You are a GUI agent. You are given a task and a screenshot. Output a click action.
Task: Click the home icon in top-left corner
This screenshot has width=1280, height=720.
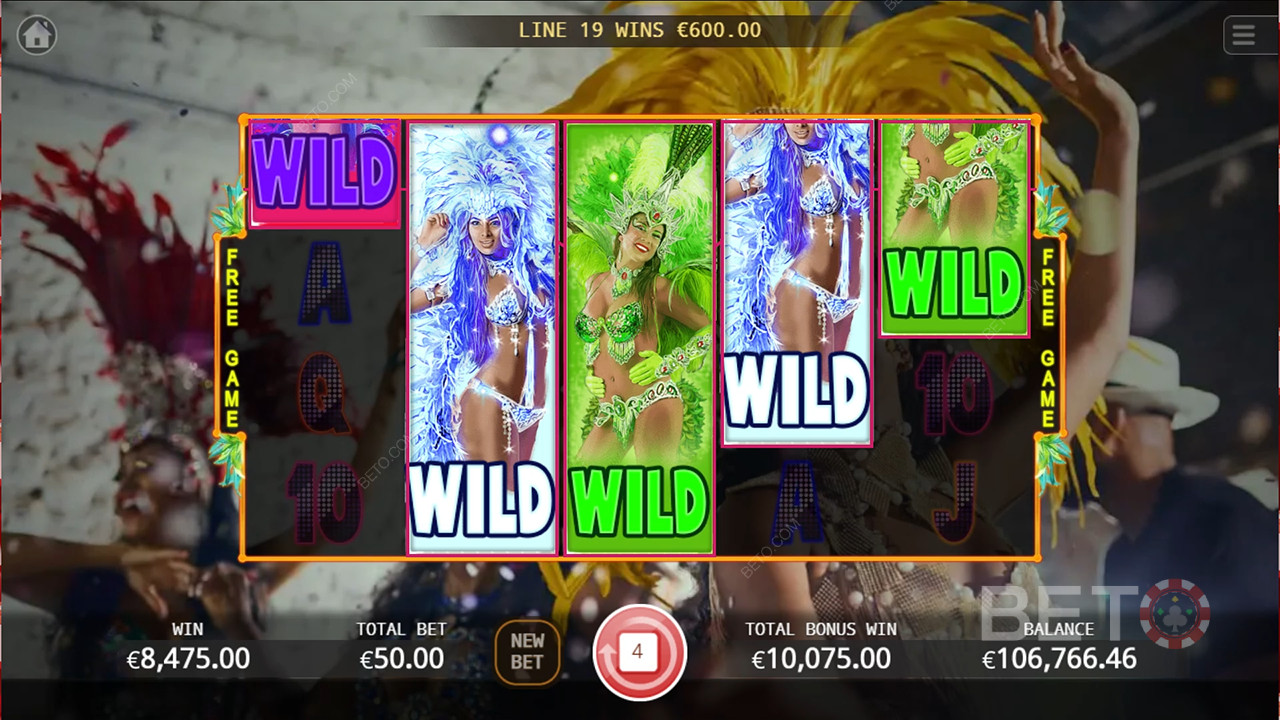pos(37,35)
